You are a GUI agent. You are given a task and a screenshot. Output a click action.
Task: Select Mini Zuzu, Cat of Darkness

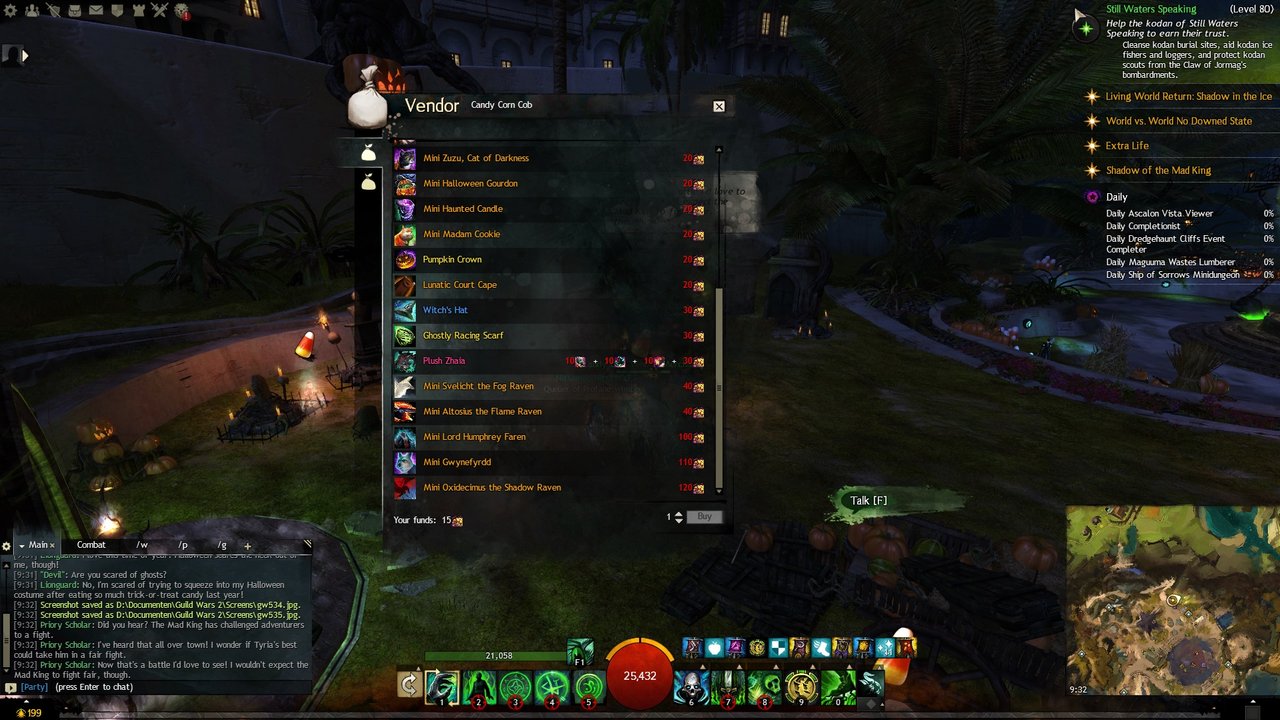coord(476,158)
